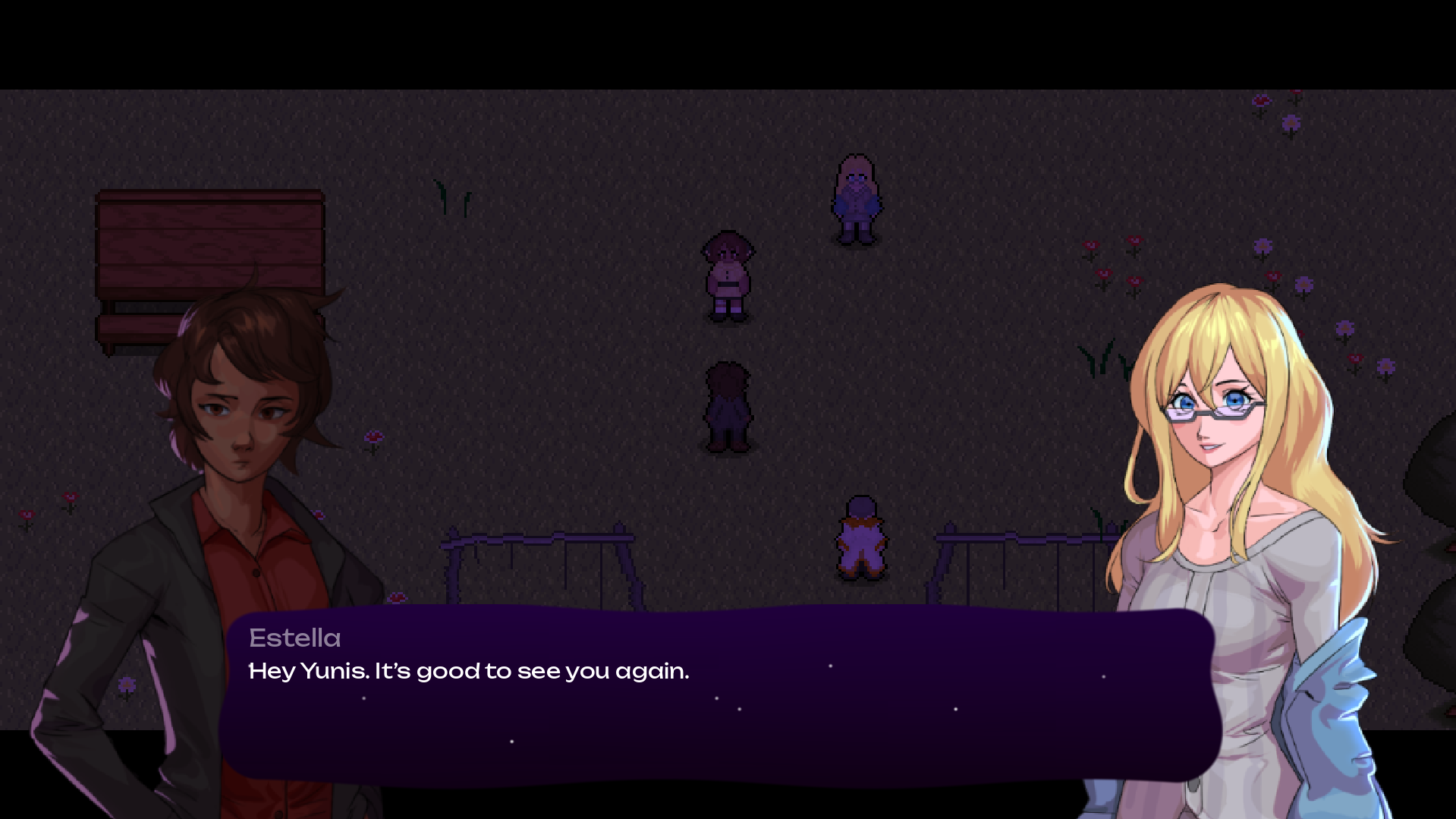Click the small white star in dialogue box
This screenshot has height=819, width=1456.
click(x=829, y=664)
